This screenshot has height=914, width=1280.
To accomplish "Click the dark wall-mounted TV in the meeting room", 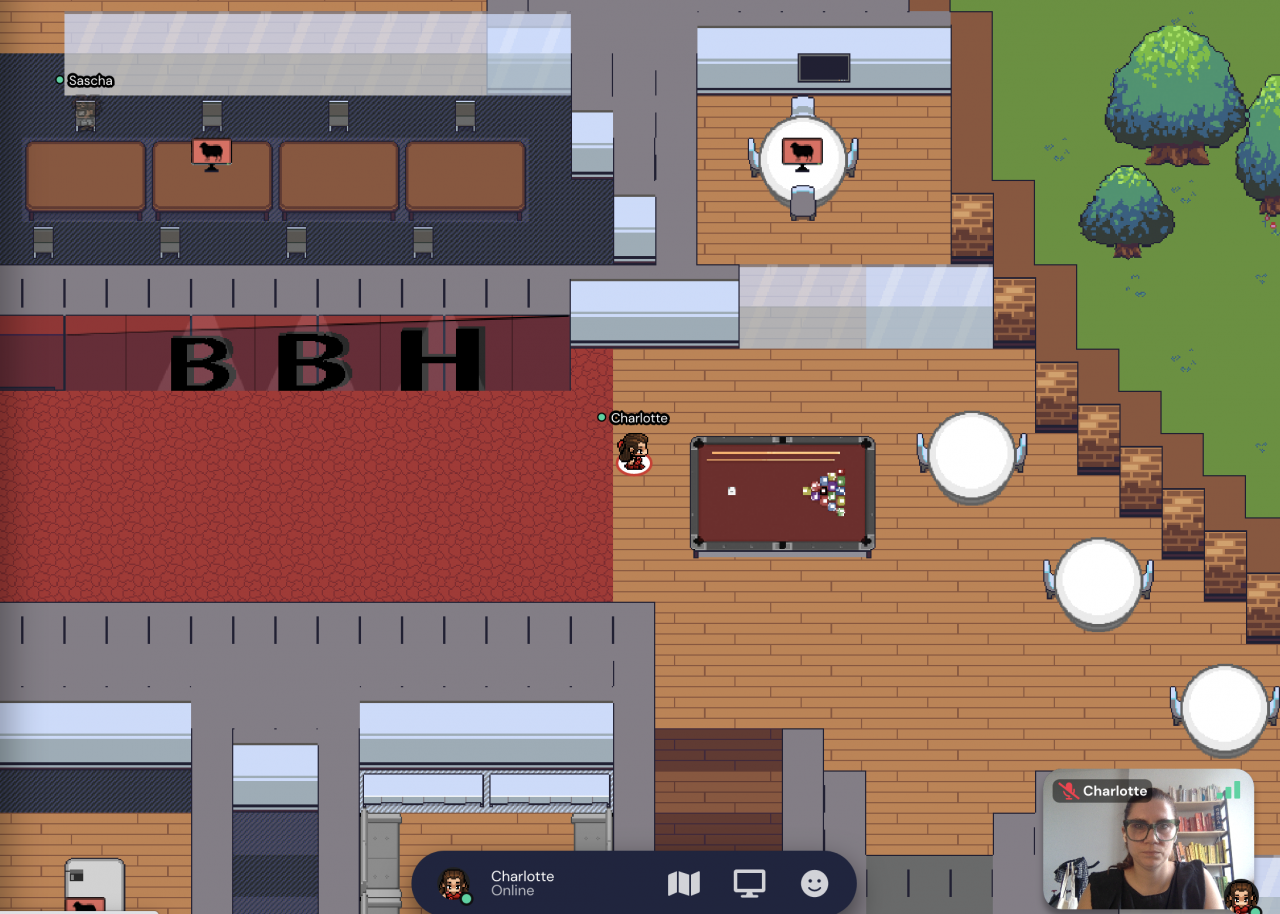I will [x=822, y=68].
